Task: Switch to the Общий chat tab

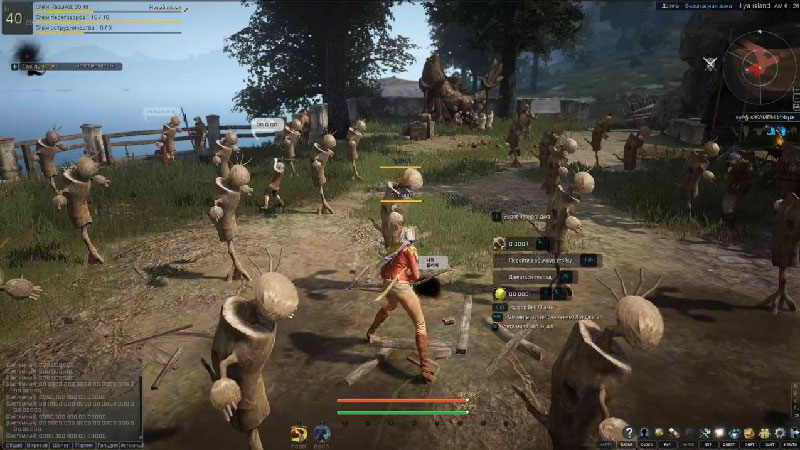Action: (x=14, y=443)
